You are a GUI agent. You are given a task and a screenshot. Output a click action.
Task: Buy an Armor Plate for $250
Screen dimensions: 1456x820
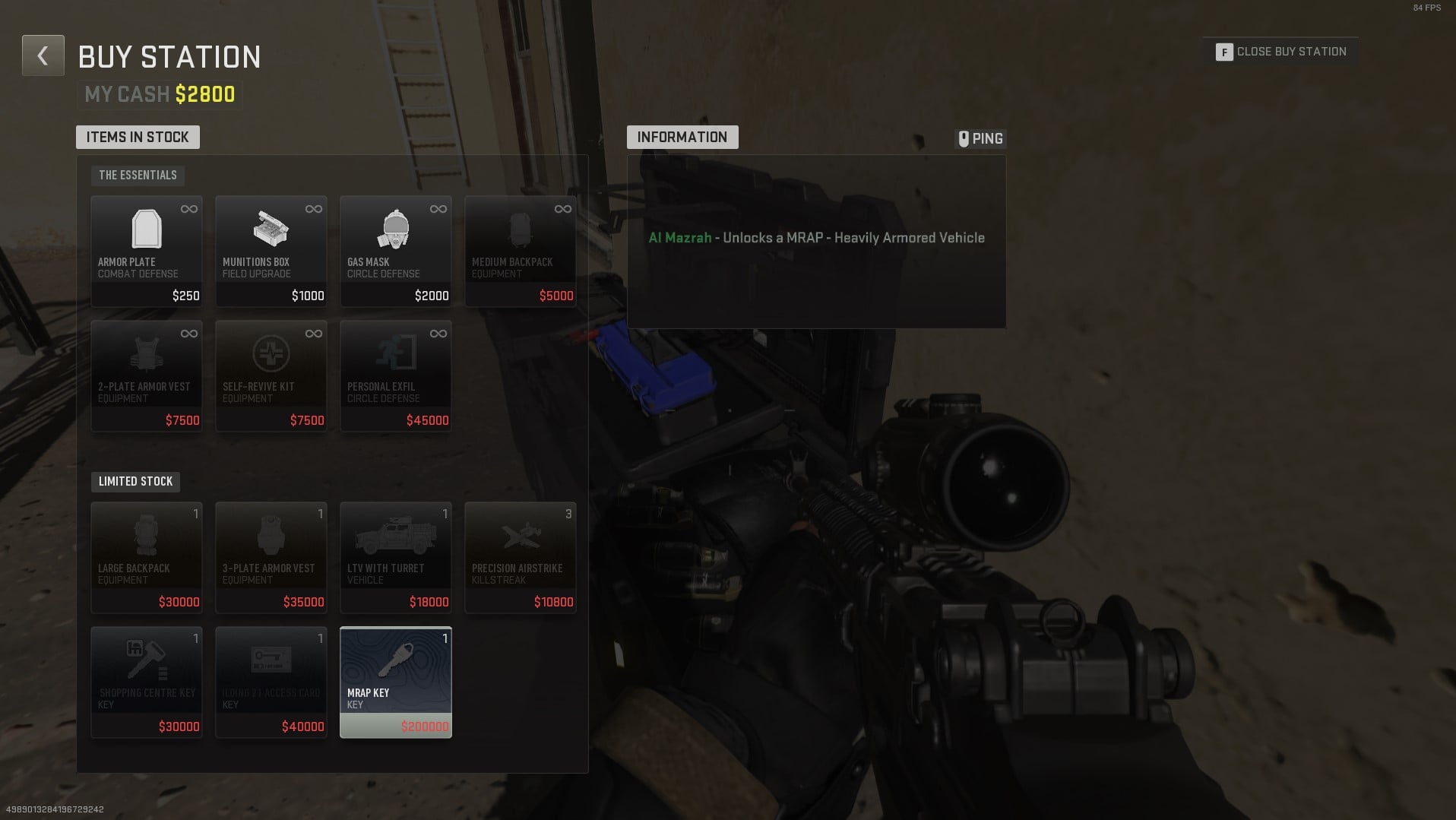(146, 251)
